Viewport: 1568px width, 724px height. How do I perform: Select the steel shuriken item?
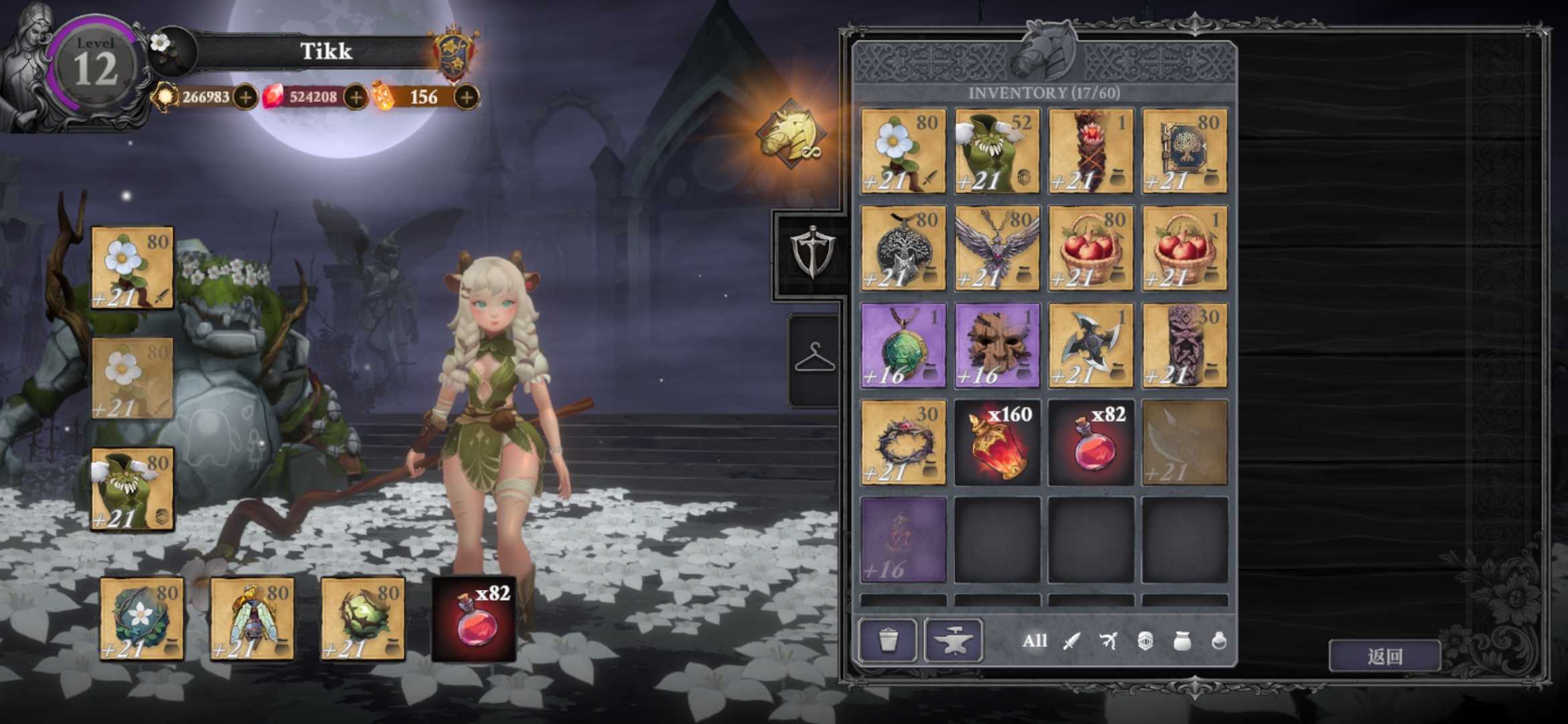coord(1091,345)
